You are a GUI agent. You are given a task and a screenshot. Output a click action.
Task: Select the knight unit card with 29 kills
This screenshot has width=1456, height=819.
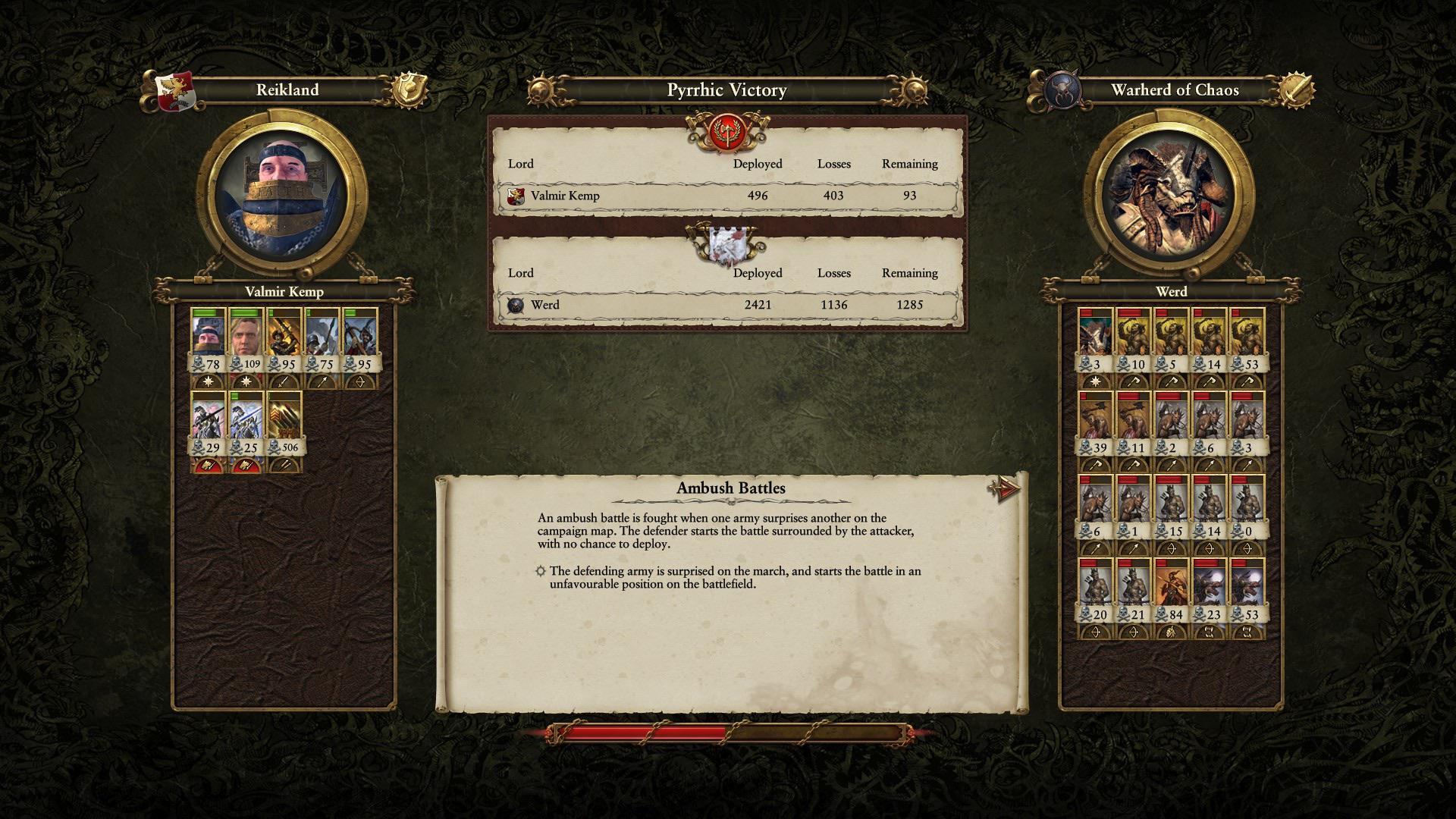pos(209,425)
